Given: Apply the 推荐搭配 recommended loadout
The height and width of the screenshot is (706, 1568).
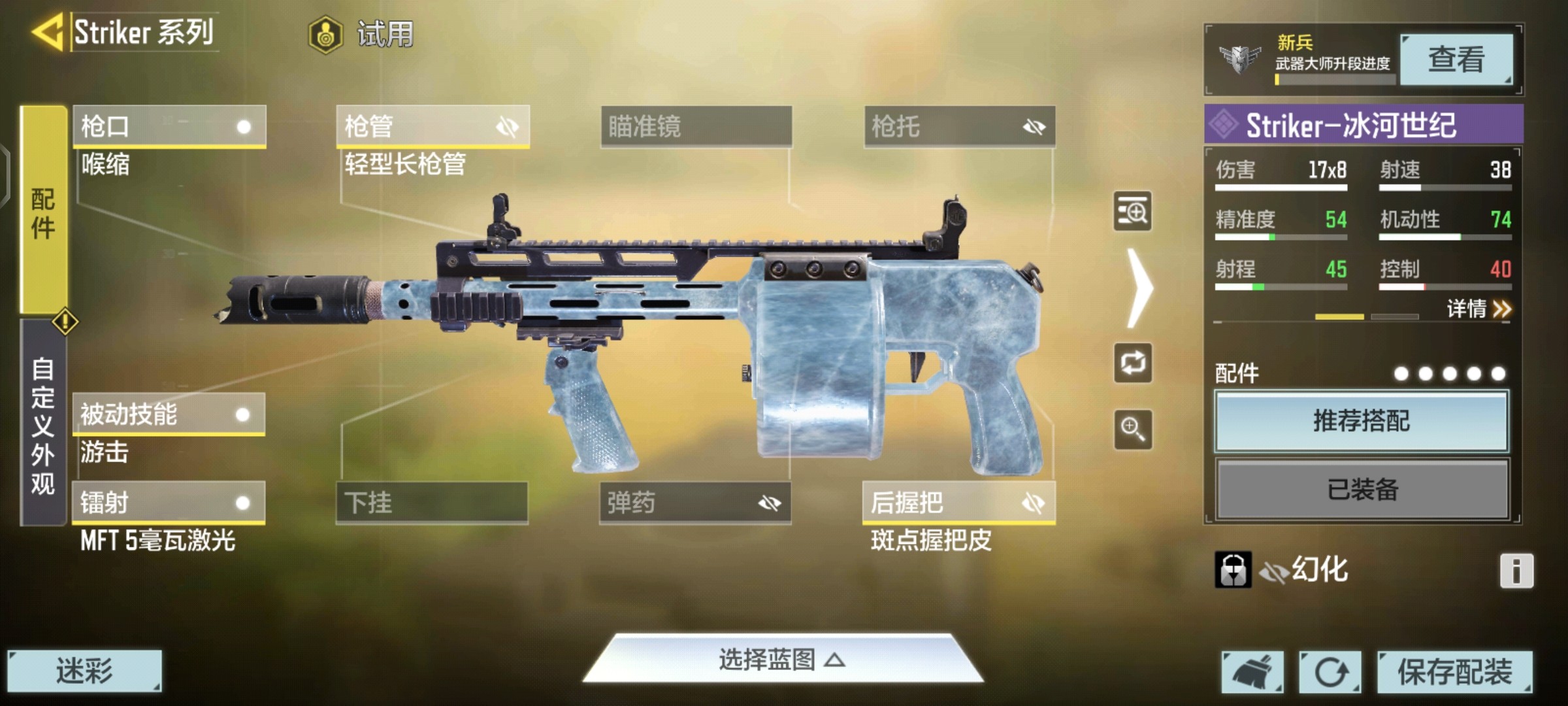Looking at the screenshot, I should point(1362,421).
